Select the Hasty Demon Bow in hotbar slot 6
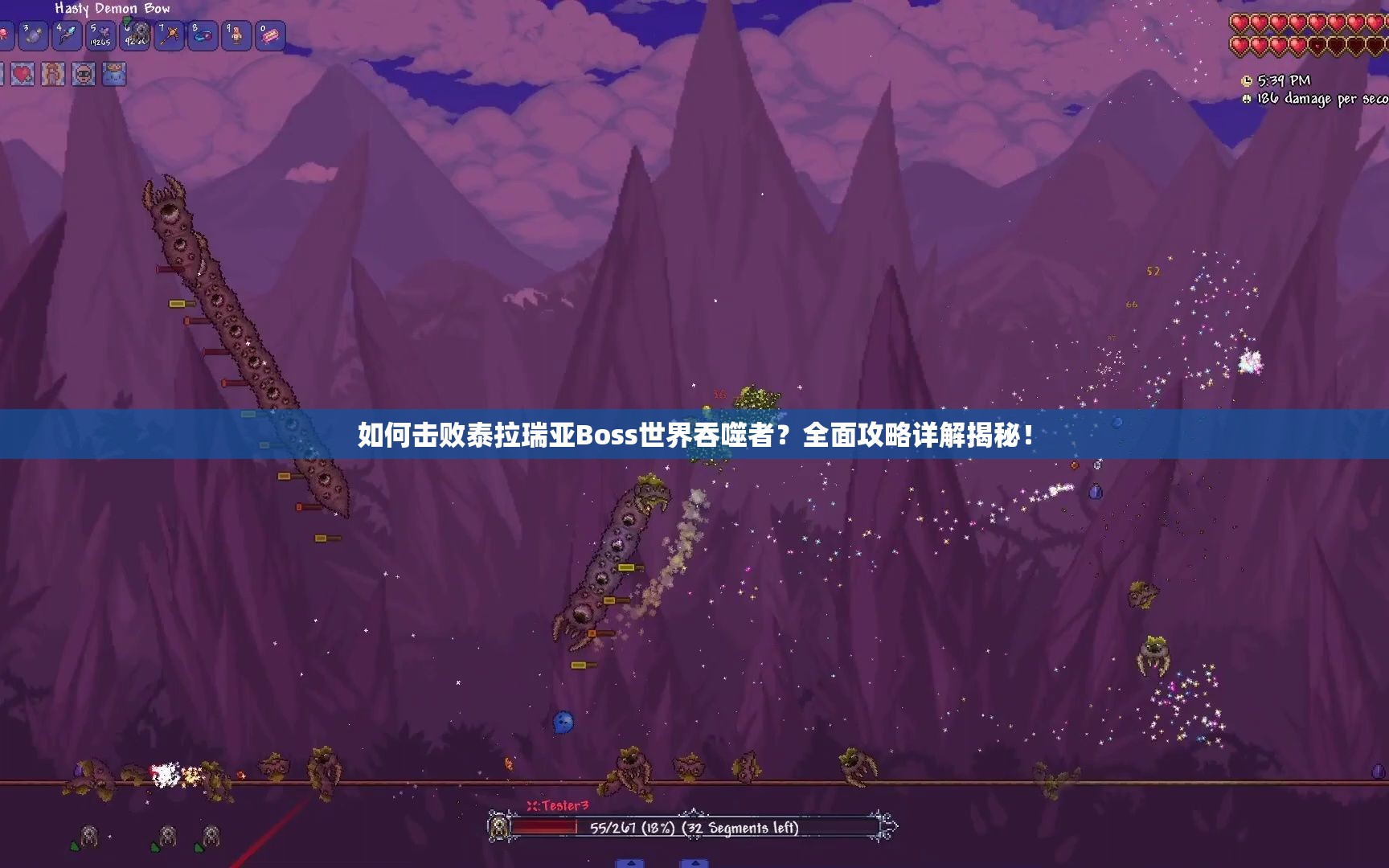The width and height of the screenshot is (1389, 868). pyautogui.click(x=136, y=35)
